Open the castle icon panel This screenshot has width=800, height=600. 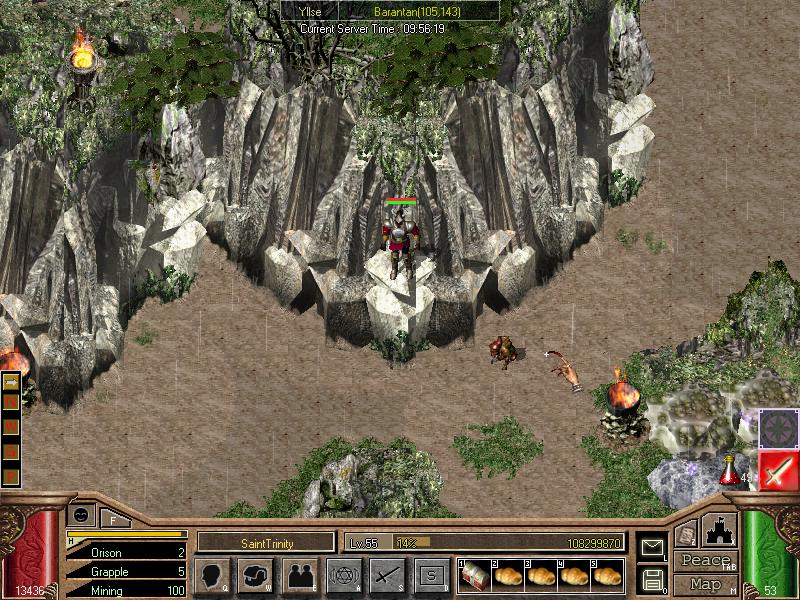tap(720, 529)
